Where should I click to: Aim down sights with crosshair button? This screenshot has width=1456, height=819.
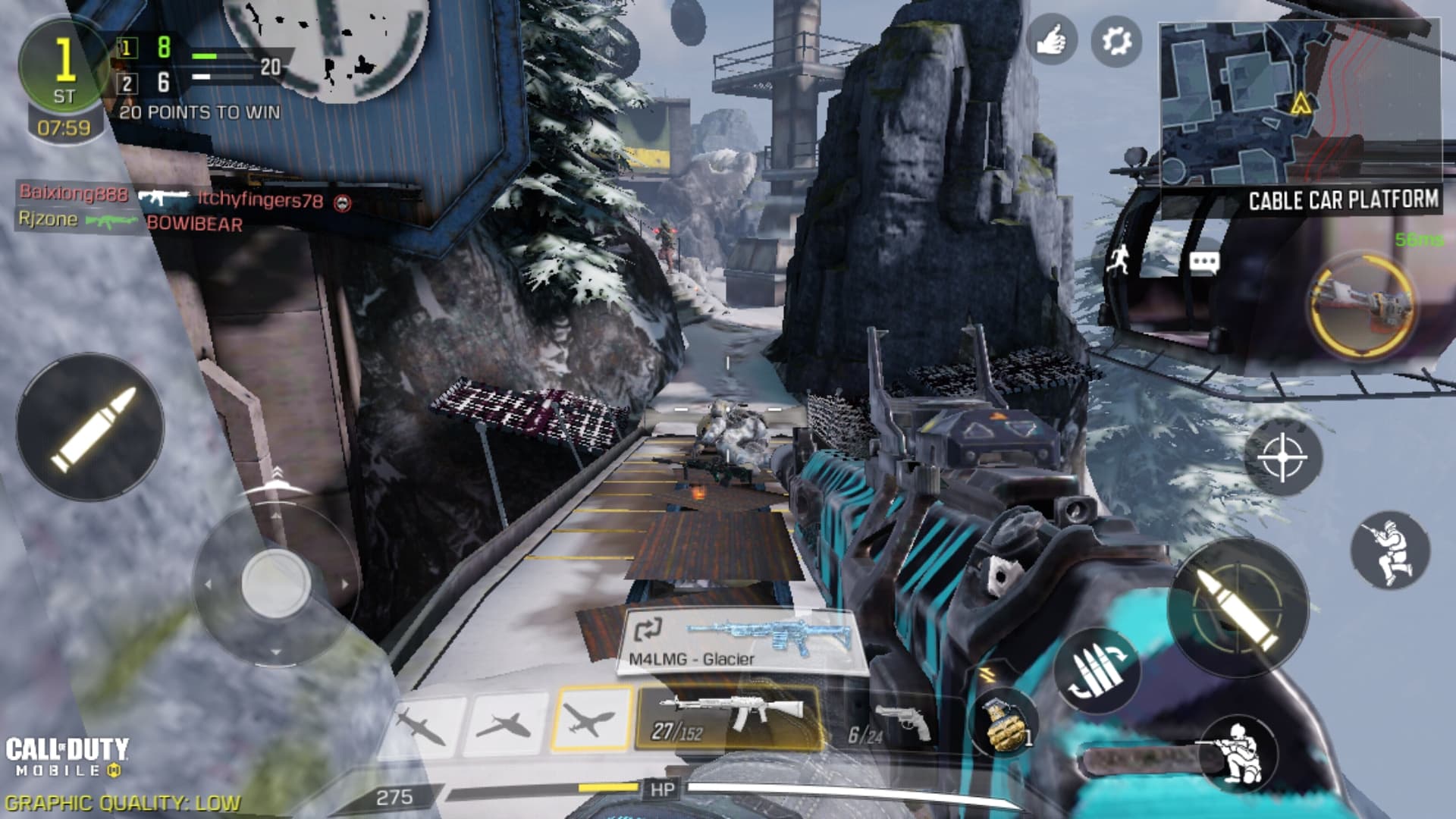point(1282,457)
